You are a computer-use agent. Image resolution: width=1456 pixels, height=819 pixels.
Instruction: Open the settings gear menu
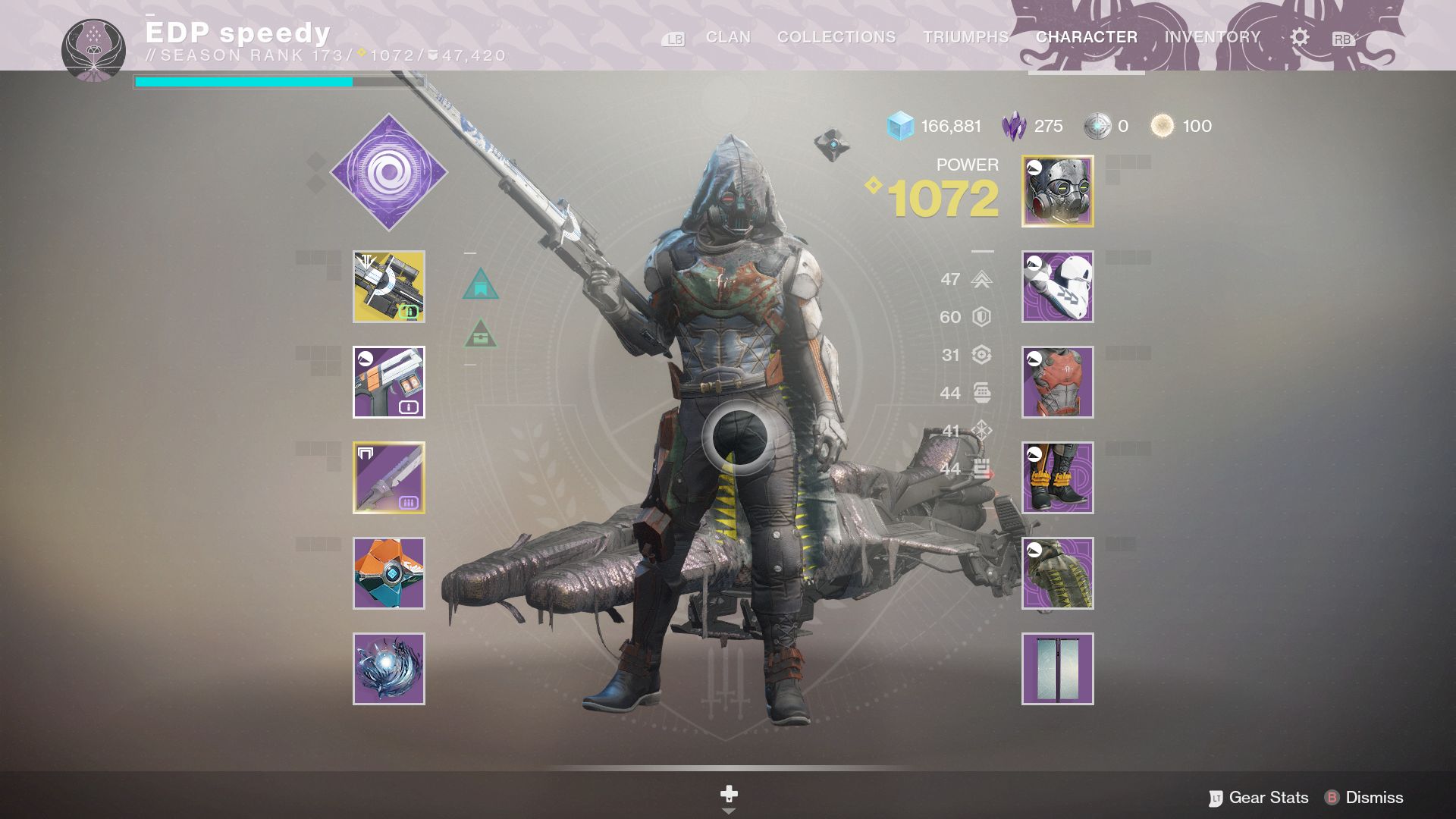coord(1299,36)
